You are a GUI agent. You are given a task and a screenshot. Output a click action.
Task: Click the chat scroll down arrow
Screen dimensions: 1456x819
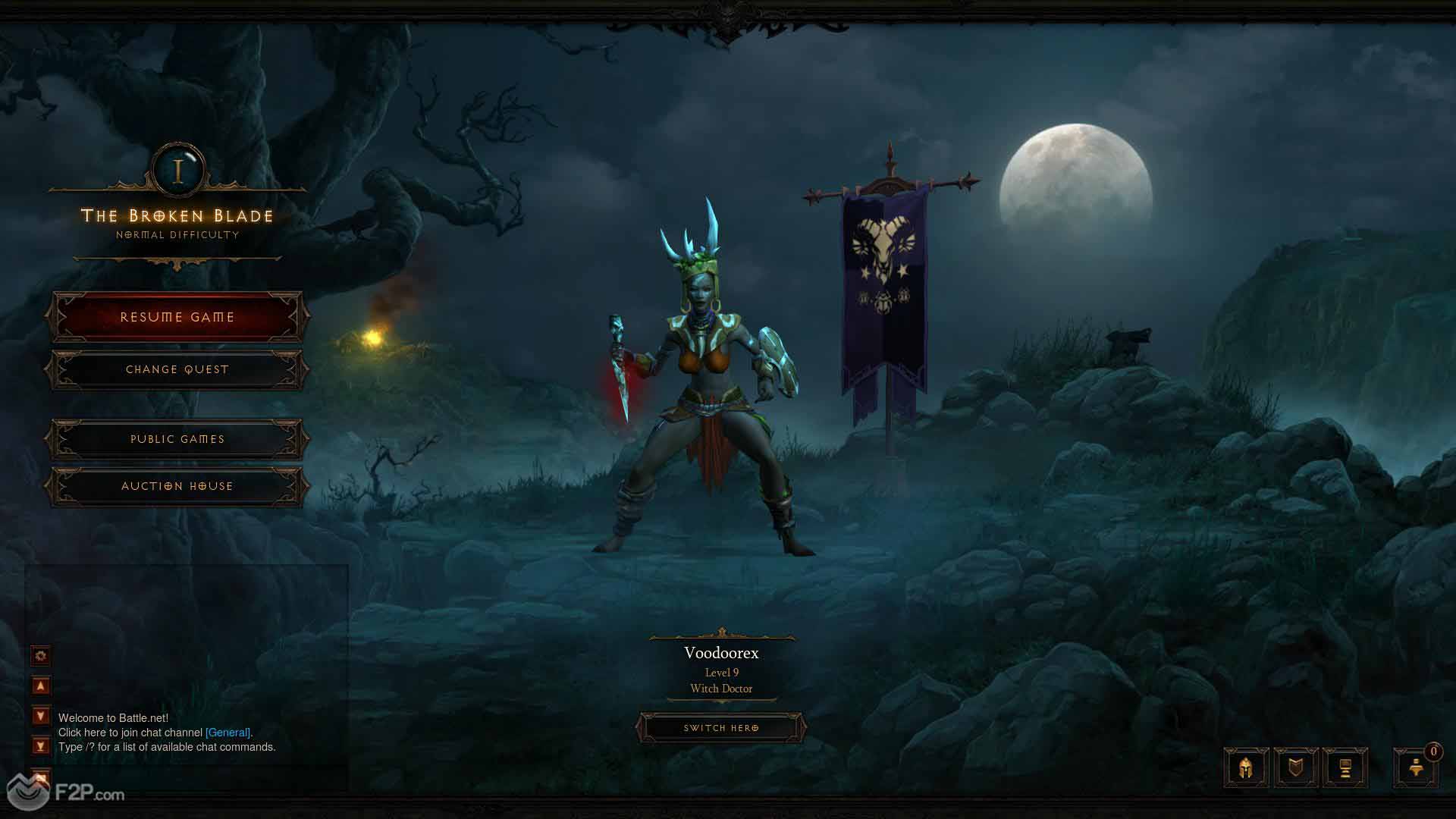pos(41,716)
